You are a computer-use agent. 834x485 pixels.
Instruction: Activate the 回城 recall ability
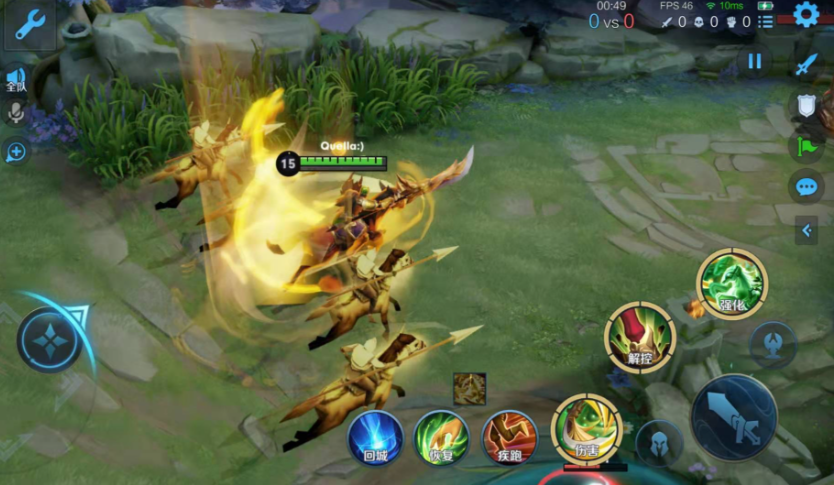[x=376, y=438]
